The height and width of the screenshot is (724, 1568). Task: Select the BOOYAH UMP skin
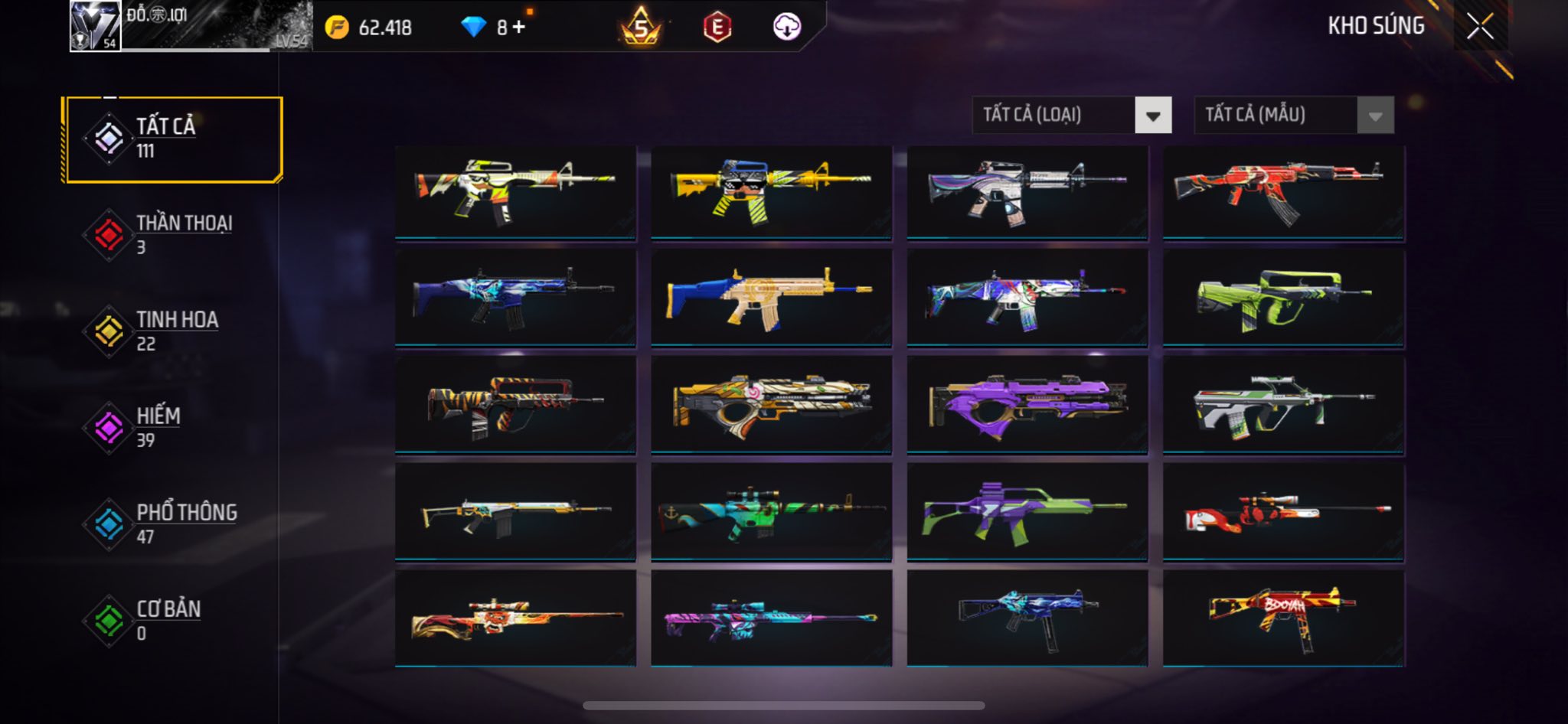coord(1283,618)
